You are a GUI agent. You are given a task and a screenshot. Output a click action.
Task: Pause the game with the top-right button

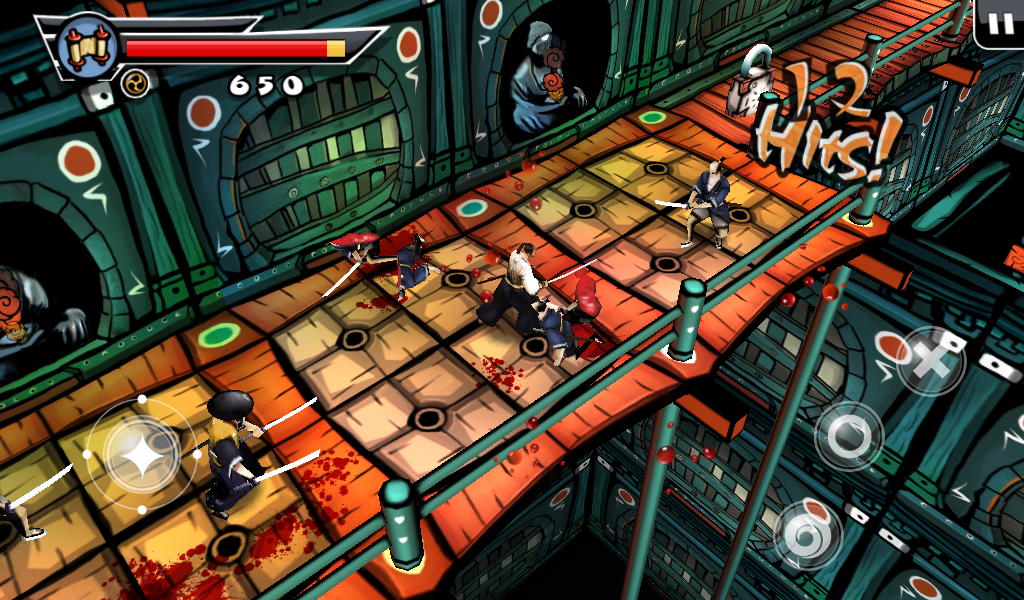click(x=1000, y=24)
